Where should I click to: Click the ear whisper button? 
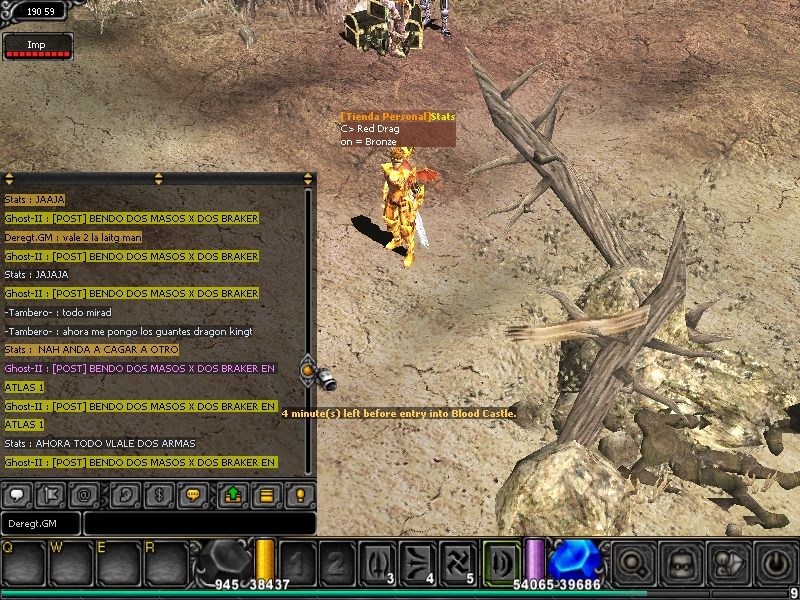point(125,494)
